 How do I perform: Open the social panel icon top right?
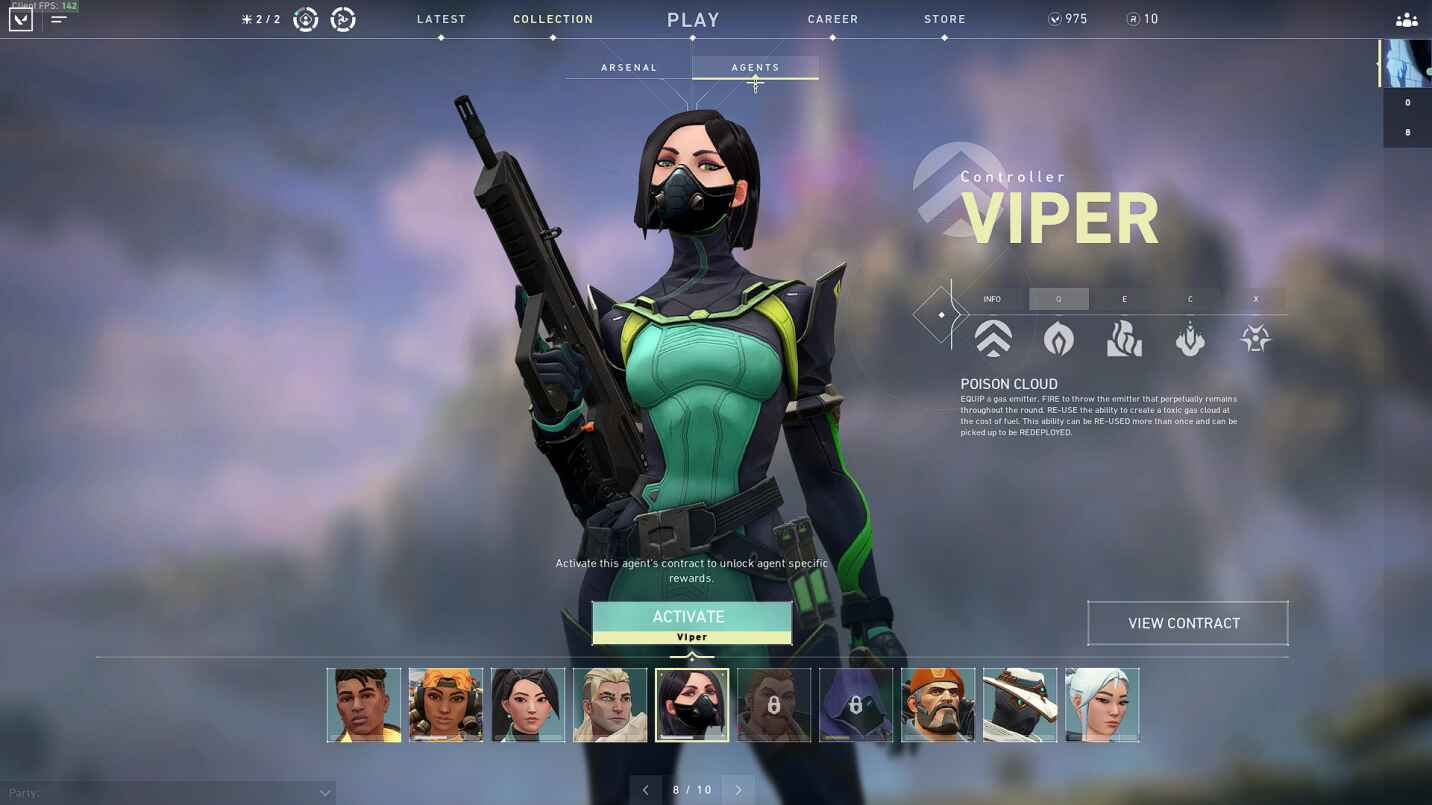click(1406, 18)
